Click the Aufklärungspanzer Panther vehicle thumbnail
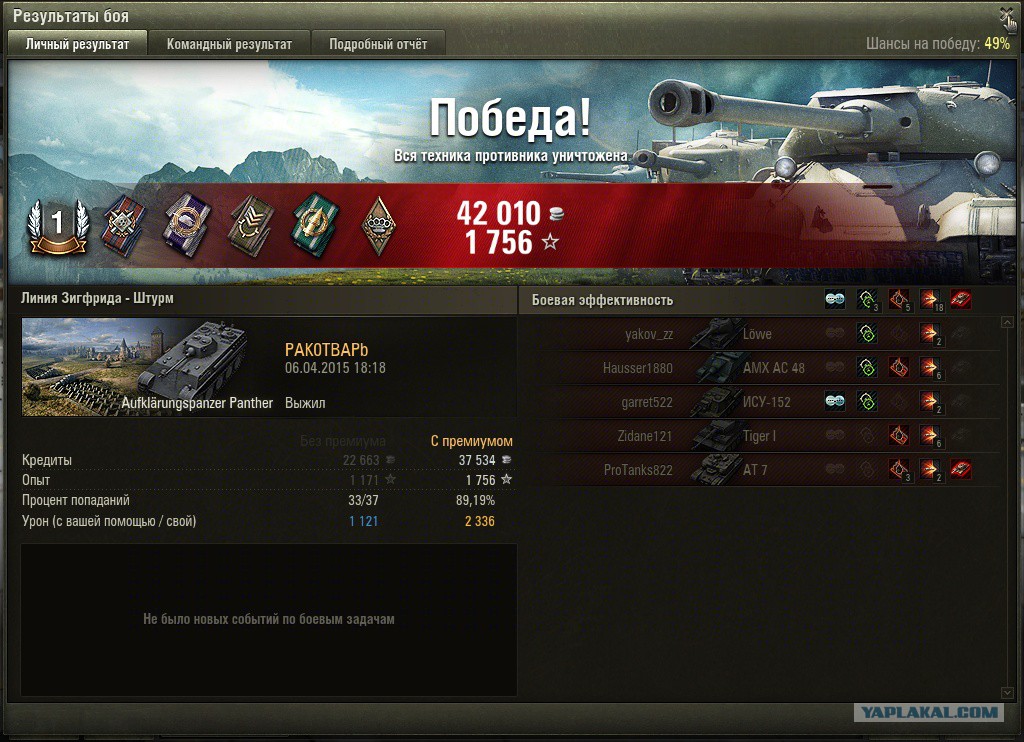 (x=148, y=367)
